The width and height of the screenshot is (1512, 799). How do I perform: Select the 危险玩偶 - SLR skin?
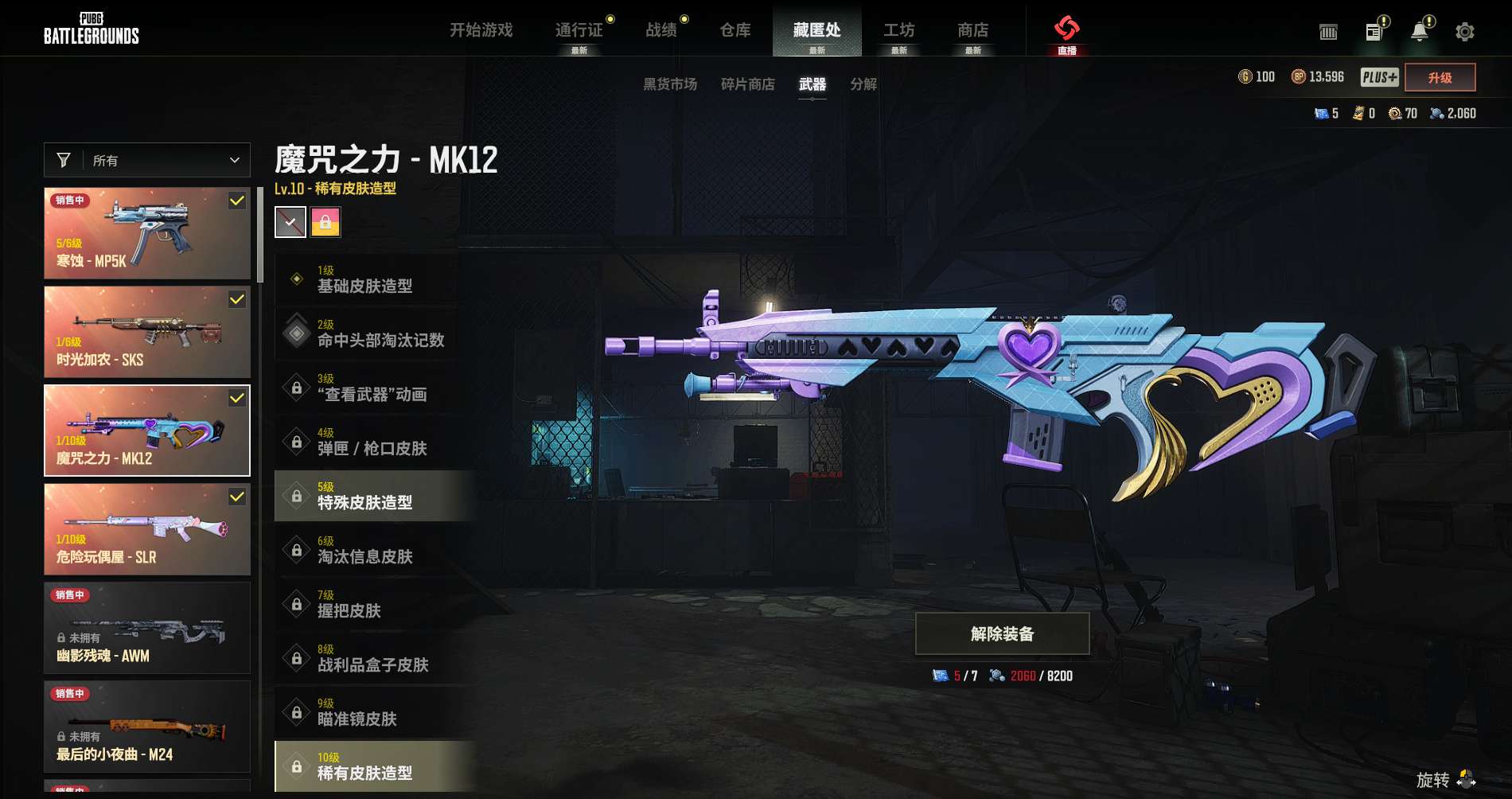tap(147, 529)
